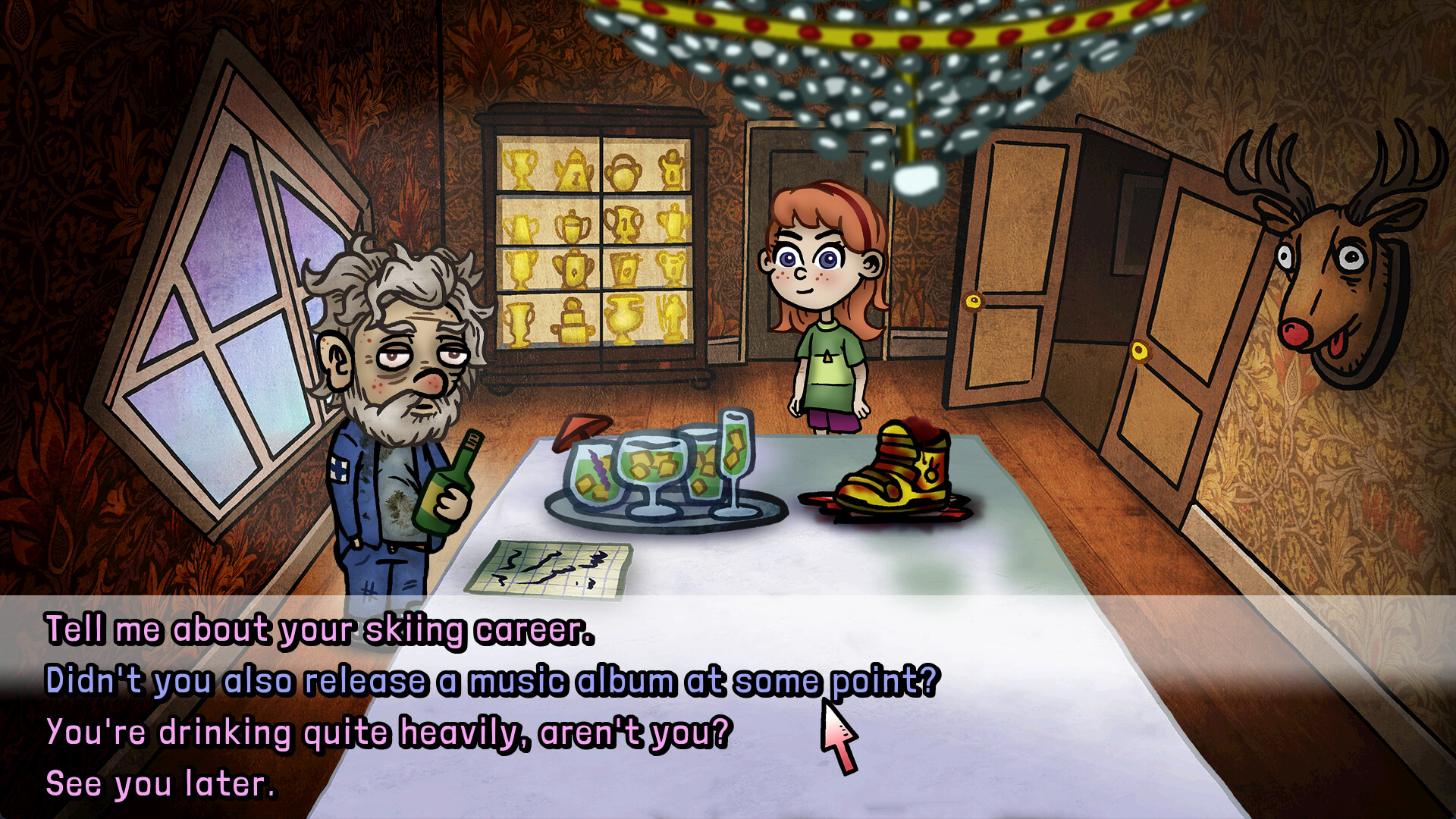This screenshot has width=1456, height=819.
Task: Ask about the music album release
Action: pos(491,680)
